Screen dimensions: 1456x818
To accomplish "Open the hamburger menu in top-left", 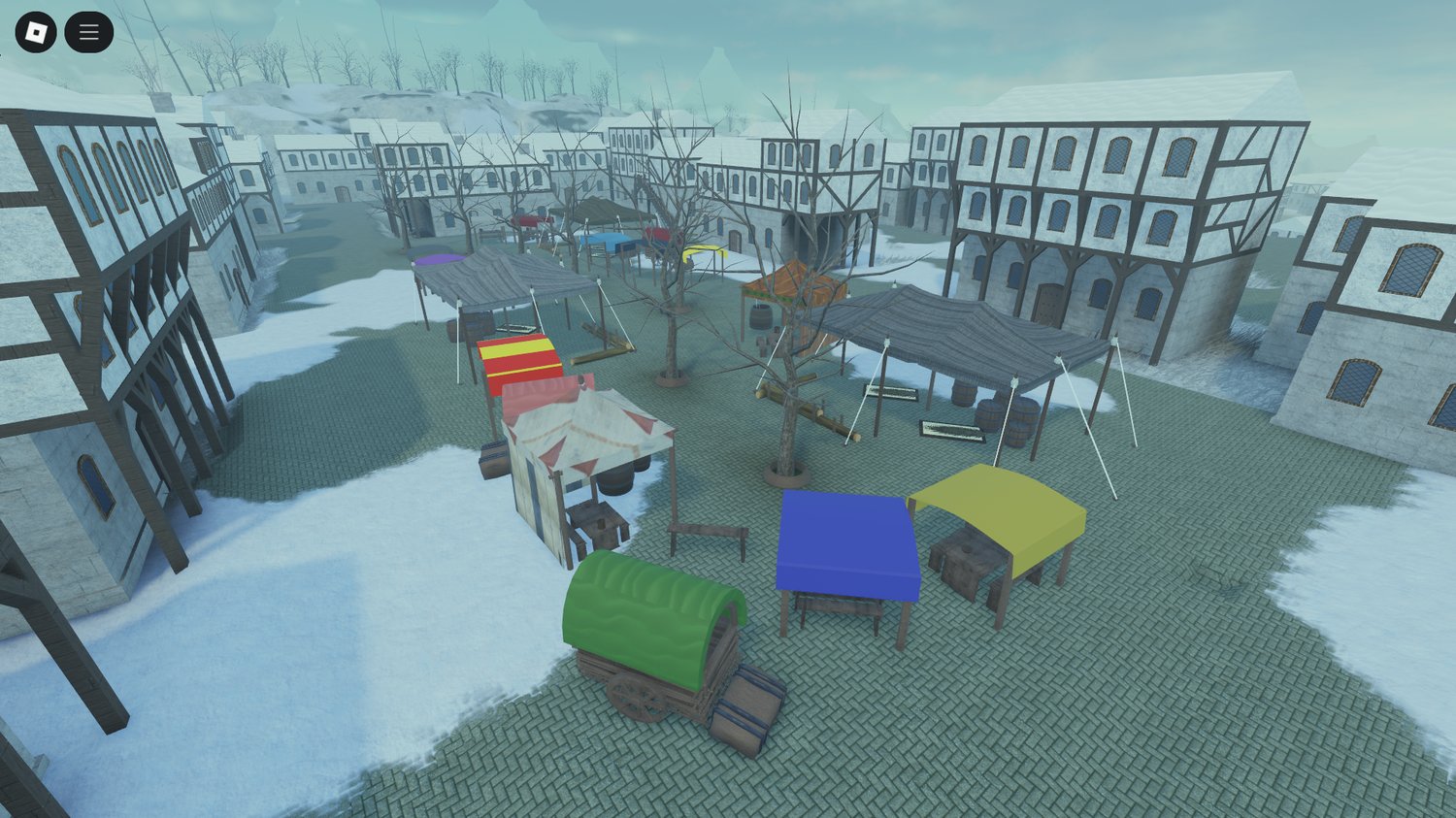I will click(x=88, y=31).
